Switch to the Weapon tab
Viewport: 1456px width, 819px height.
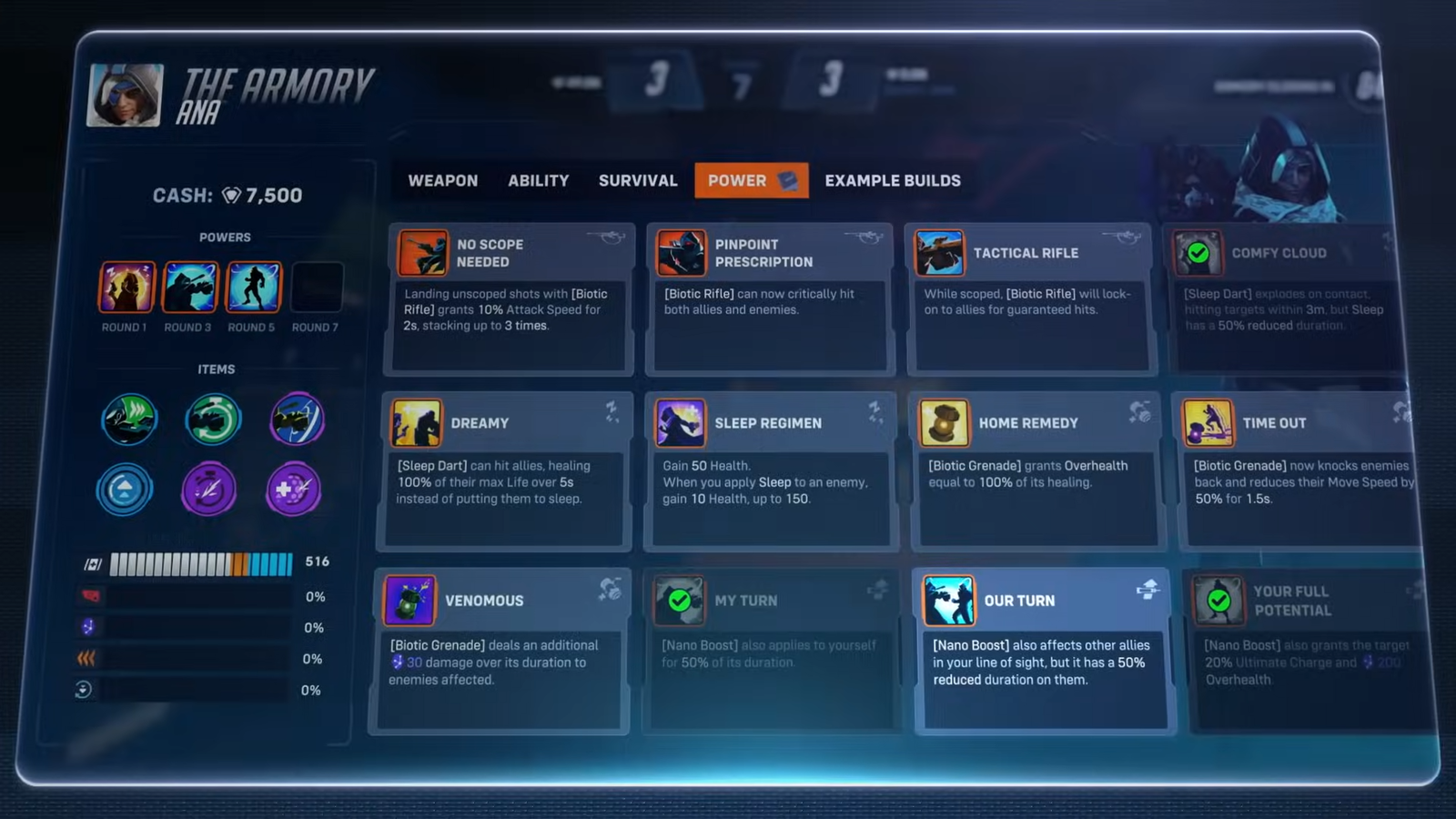click(x=443, y=180)
